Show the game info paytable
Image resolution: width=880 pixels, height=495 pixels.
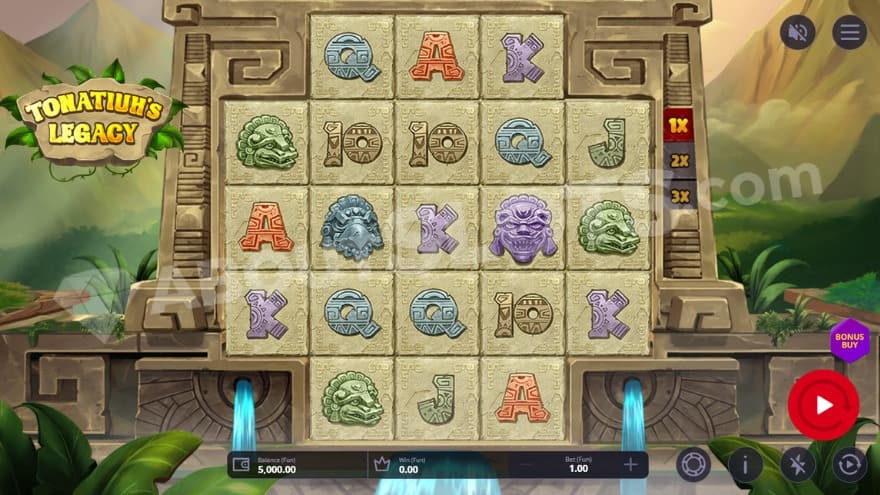(745, 465)
